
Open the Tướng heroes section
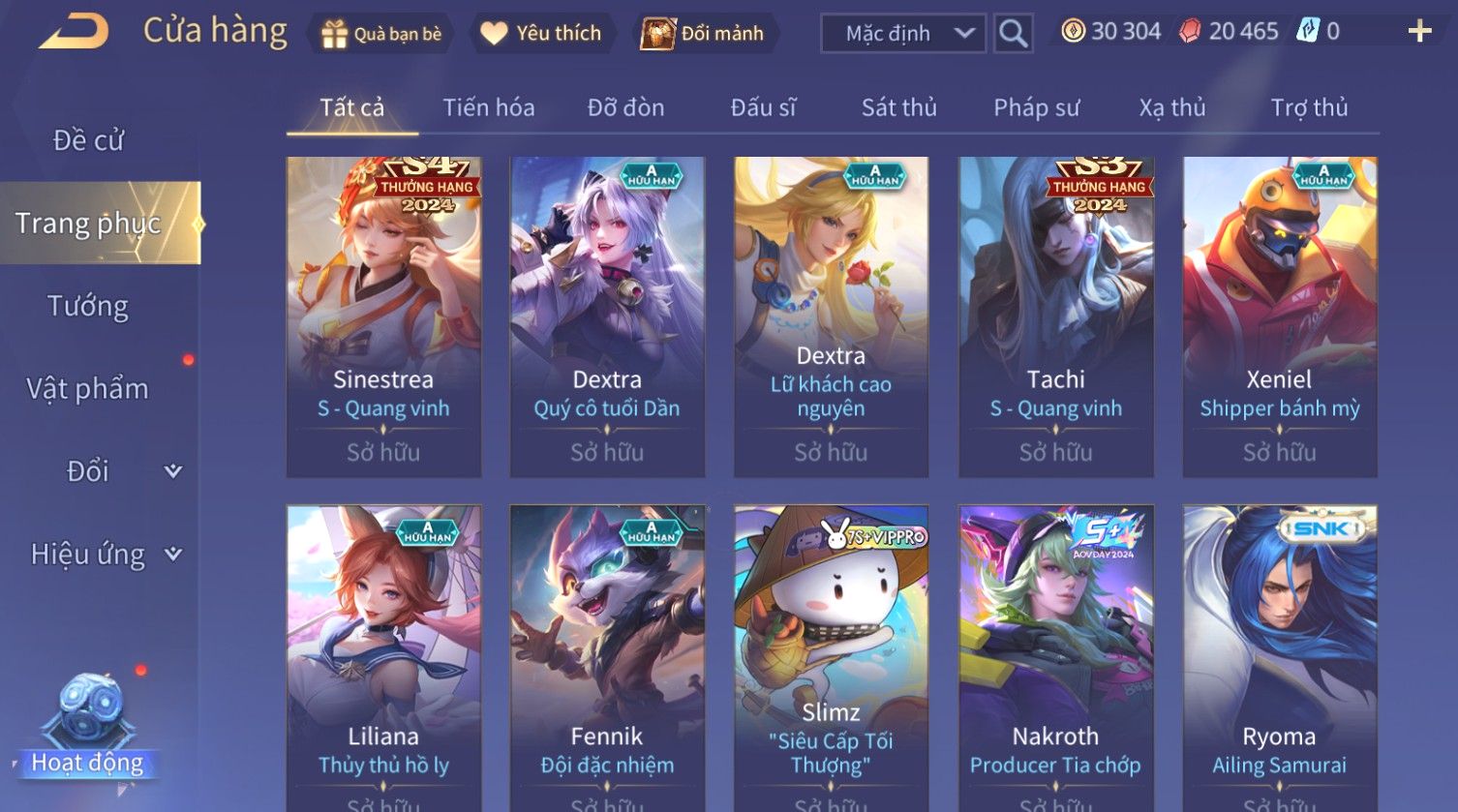coord(88,306)
